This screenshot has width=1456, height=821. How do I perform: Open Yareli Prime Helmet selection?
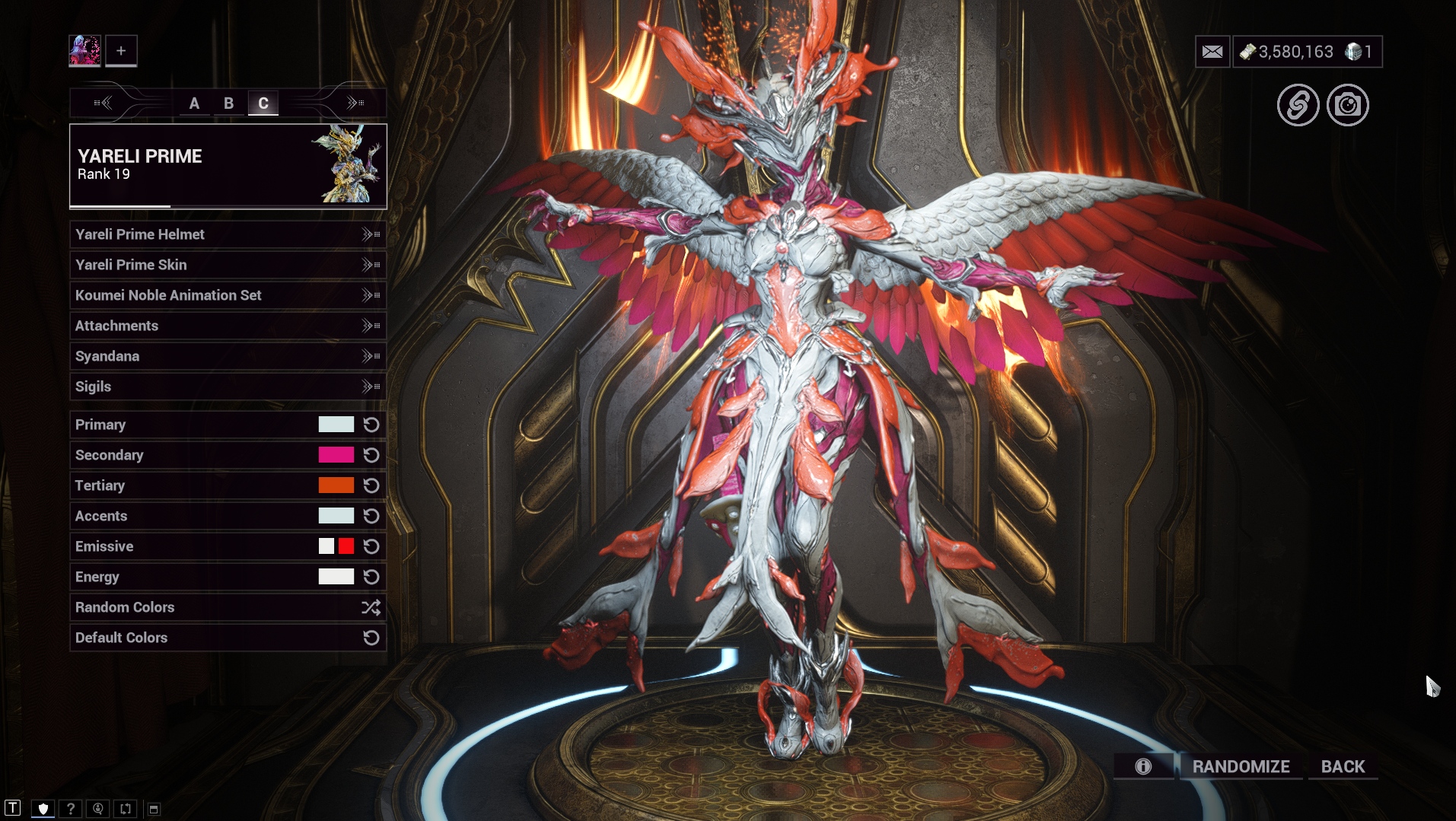click(x=228, y=234)
